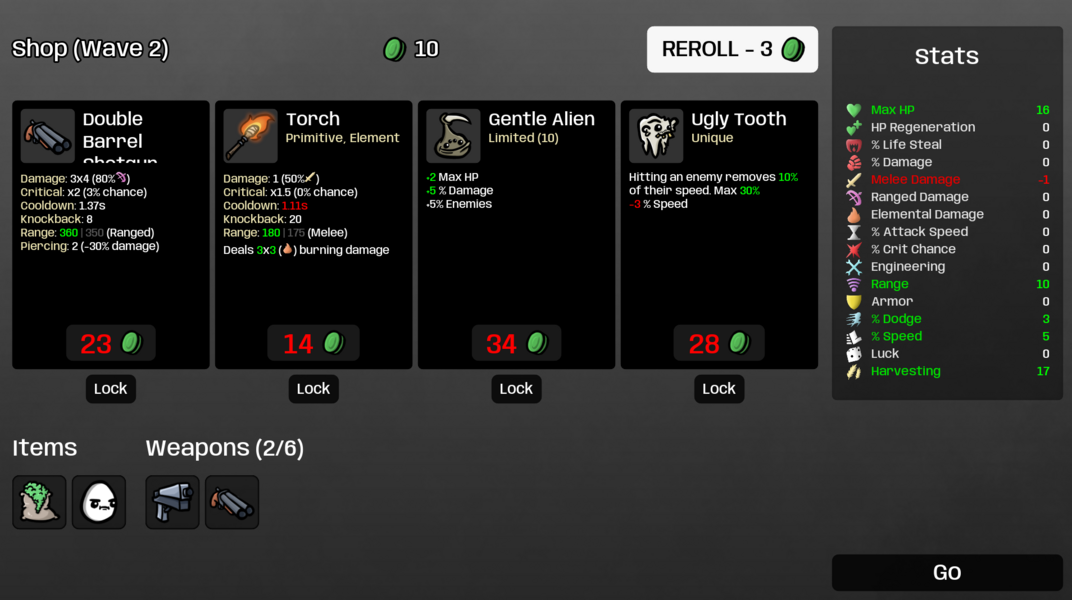Start the next wave with GO
The width and height of the screenshot is (1072, 600).
click(x=946, y=573)
